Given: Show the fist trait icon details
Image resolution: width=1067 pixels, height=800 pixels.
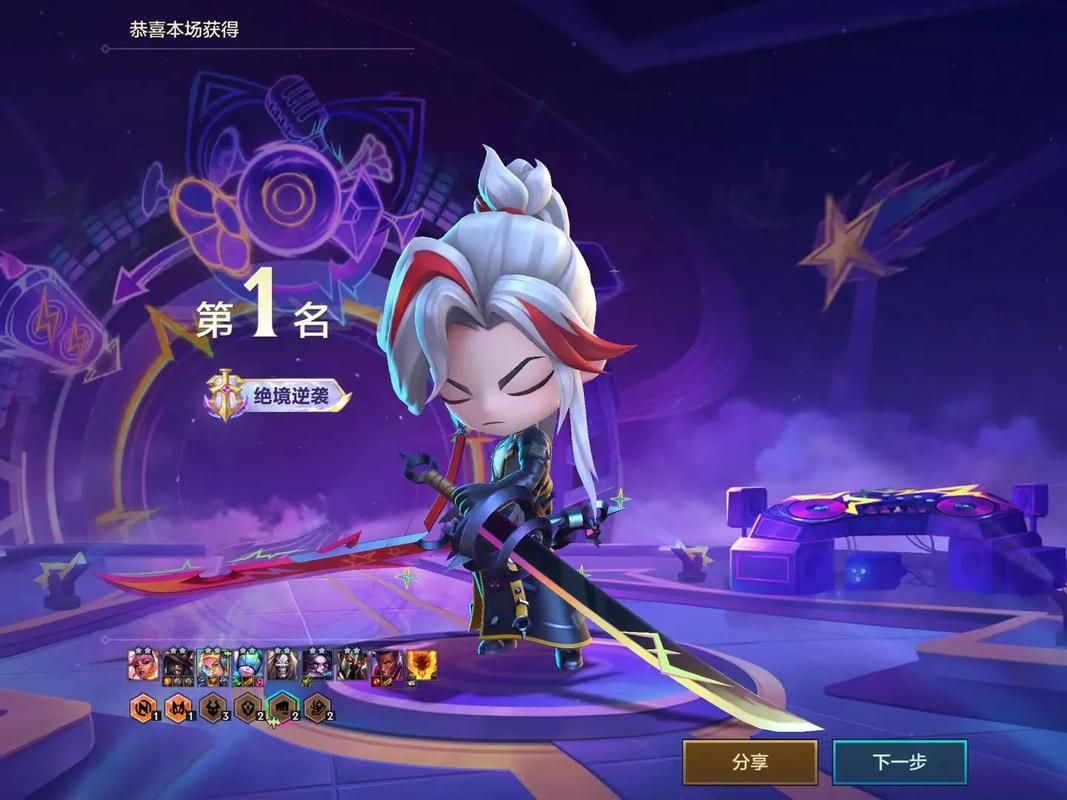Looking at the screenshot, I should (x=283, y=709).
